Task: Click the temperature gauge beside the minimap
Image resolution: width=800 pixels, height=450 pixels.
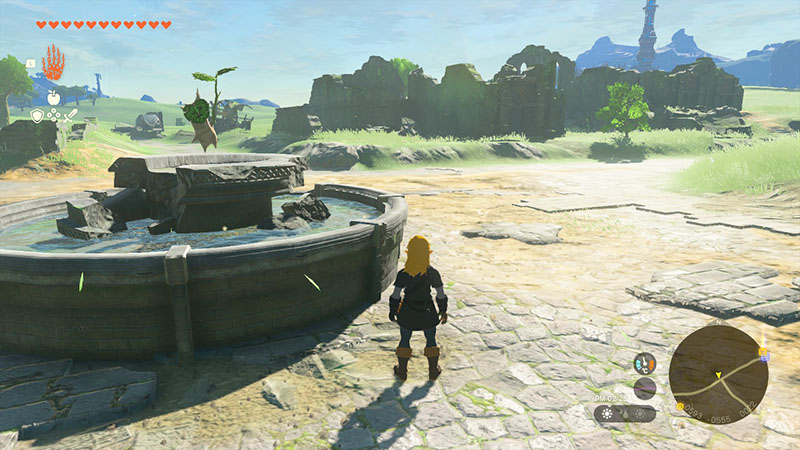Action: pos(645,363)
